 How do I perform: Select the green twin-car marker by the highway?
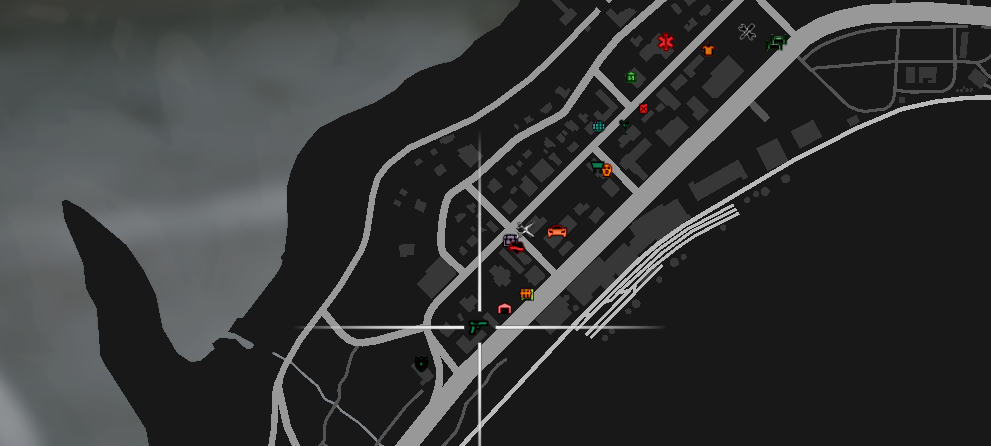pyautogui.click(x=777, y=41)
